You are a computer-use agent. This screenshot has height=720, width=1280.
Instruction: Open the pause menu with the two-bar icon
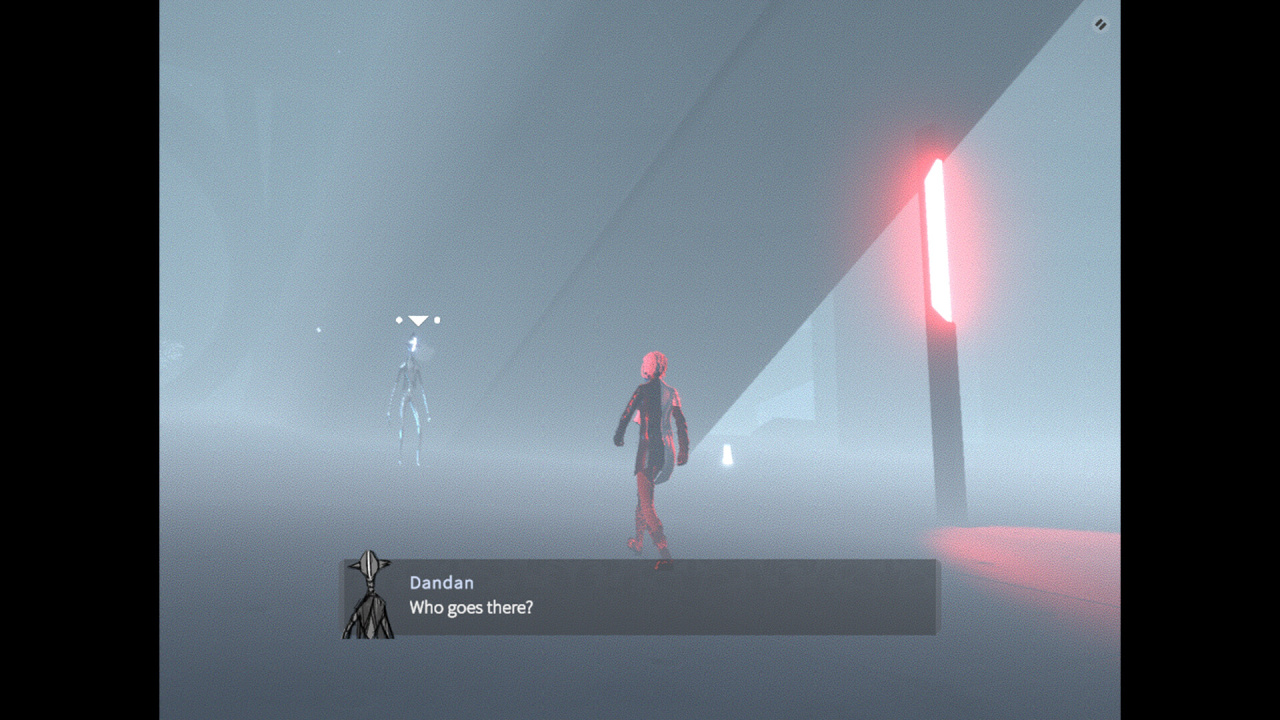(1100, 25)
